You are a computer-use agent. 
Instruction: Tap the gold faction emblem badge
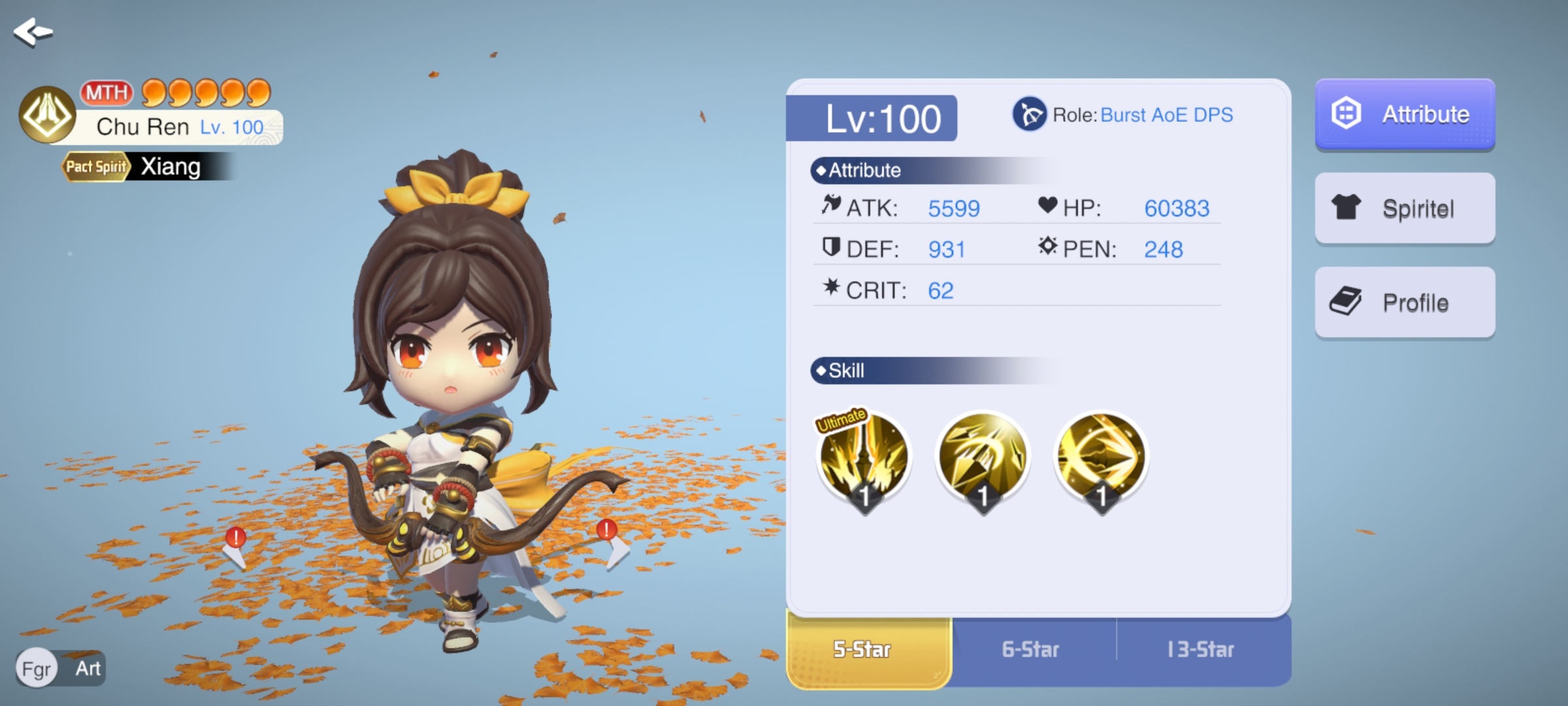(x=47, y=115)
